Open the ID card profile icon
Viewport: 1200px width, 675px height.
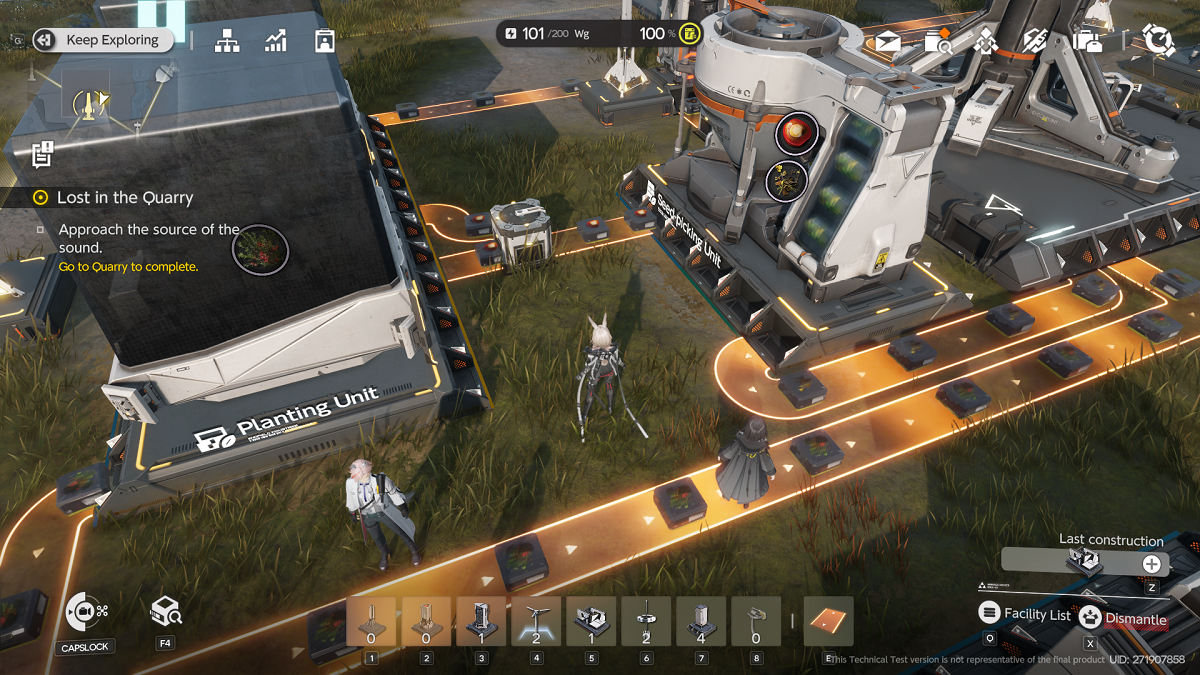[324, 40]
